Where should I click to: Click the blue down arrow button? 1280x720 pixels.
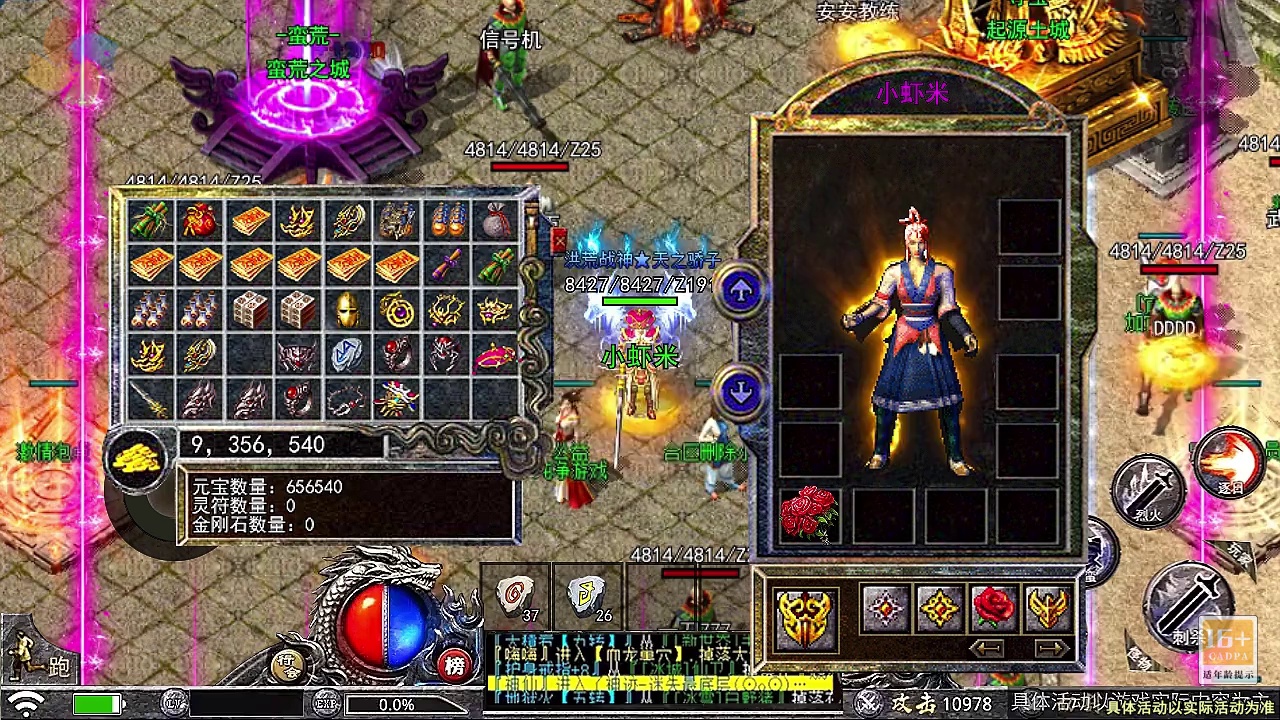(x=741, y=392)
